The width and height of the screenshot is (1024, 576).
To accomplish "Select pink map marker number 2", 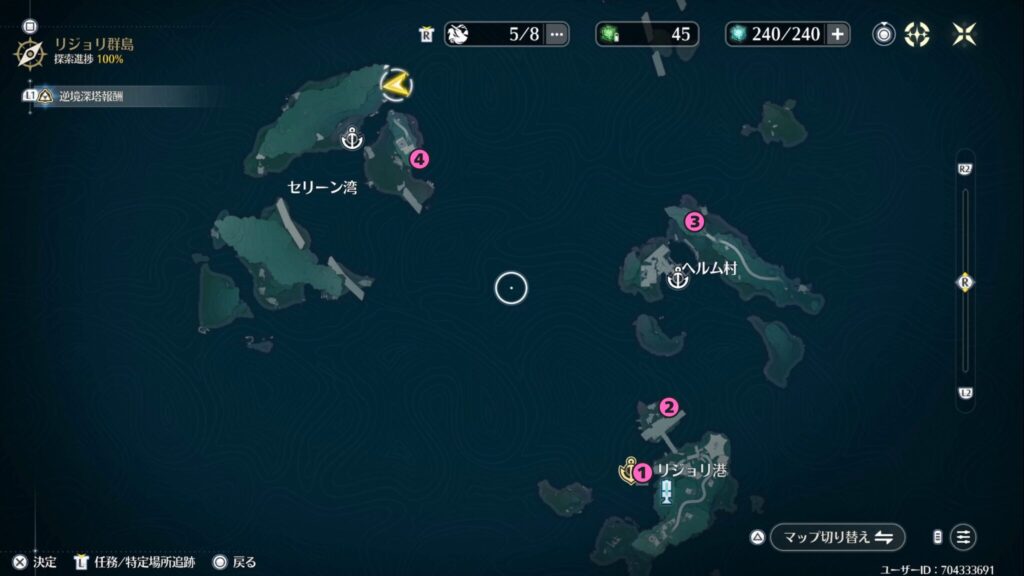I will pyautogui.click(x=669, y=406).
